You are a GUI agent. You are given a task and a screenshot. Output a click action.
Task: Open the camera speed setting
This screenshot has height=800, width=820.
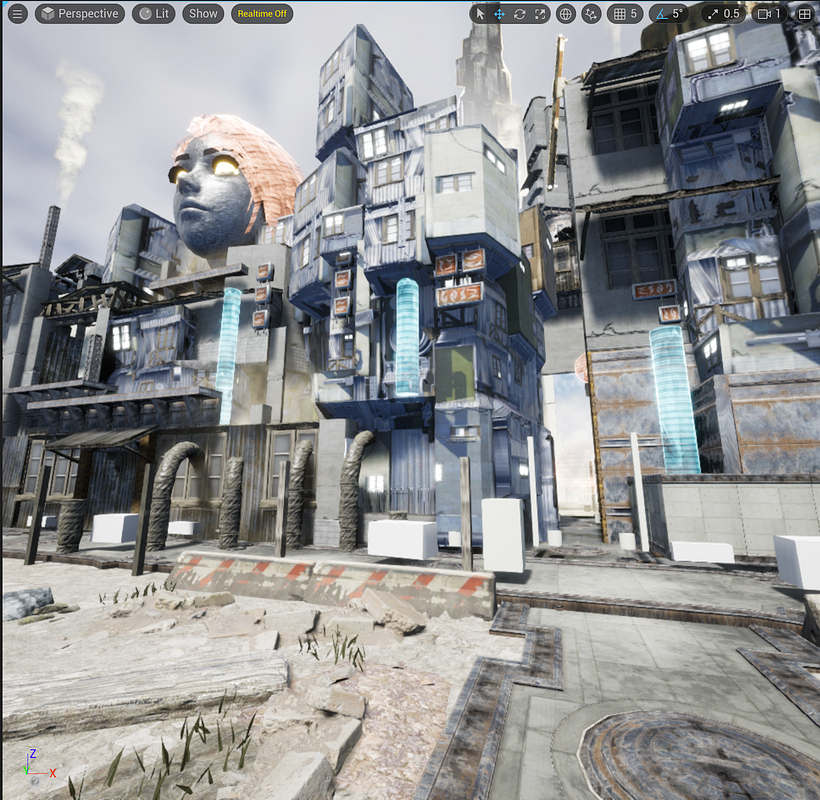[x=768, y=14]
